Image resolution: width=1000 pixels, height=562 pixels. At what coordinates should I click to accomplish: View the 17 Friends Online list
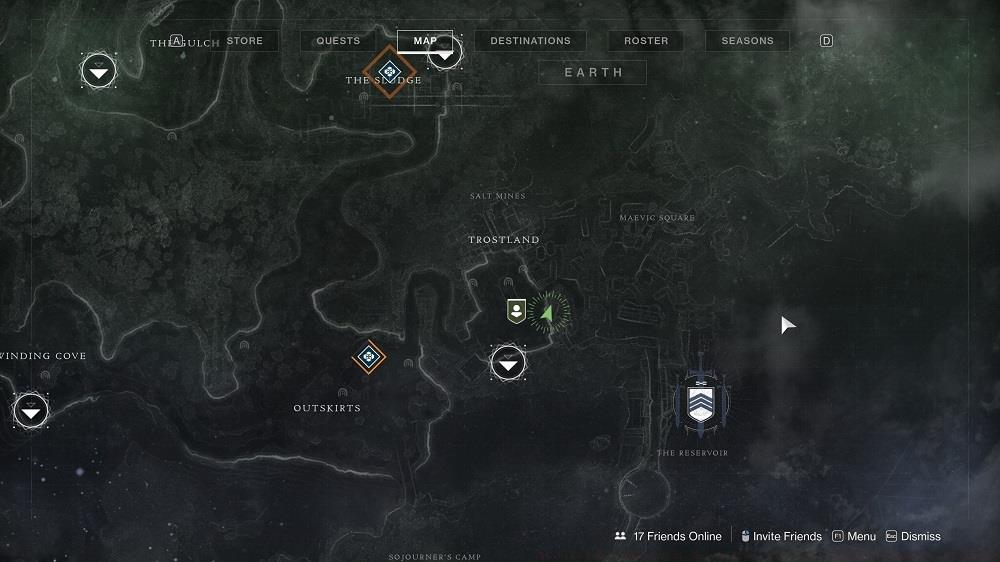(x=668, y=536)
